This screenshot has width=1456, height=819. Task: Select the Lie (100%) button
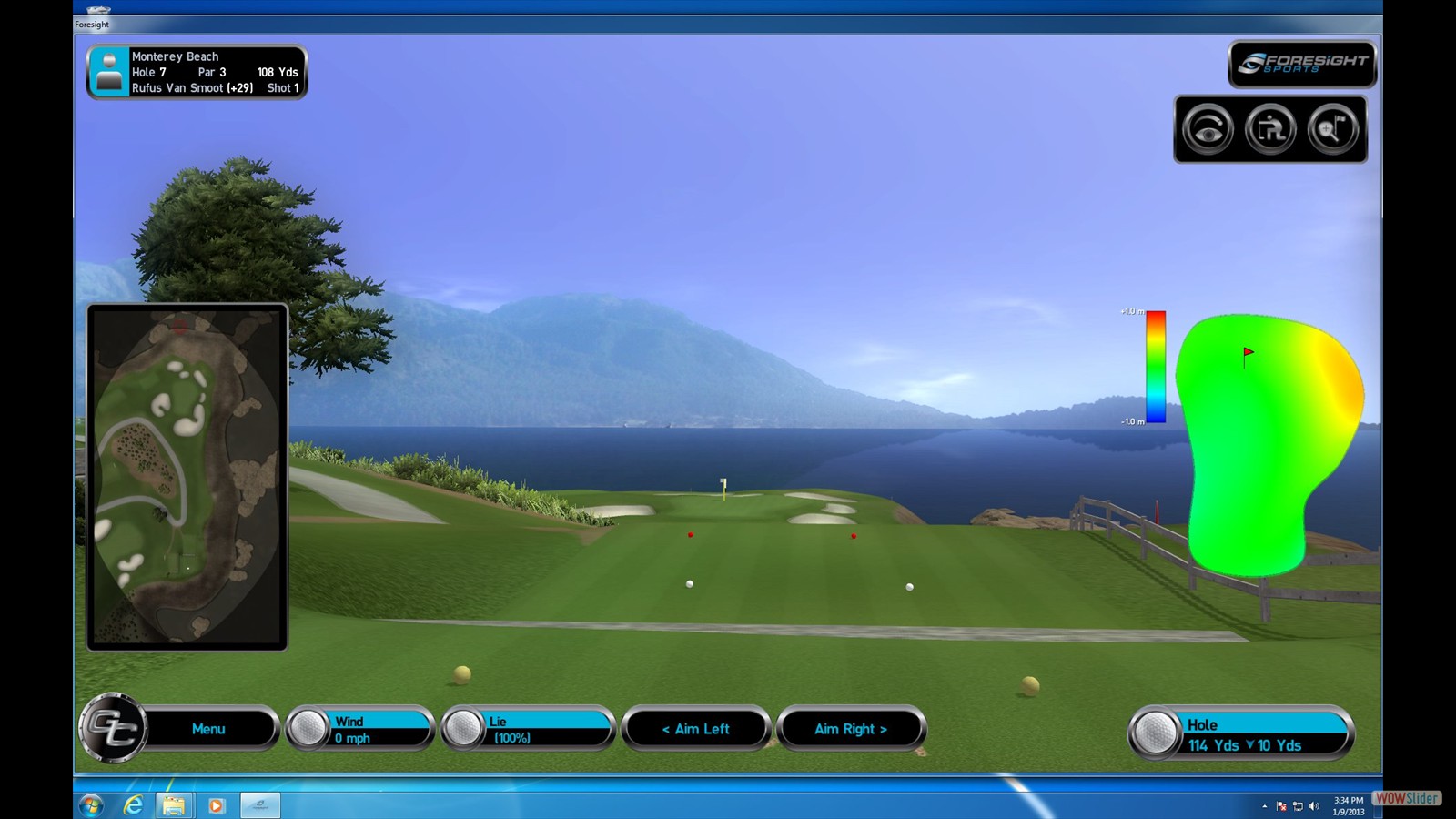[528, 729]
